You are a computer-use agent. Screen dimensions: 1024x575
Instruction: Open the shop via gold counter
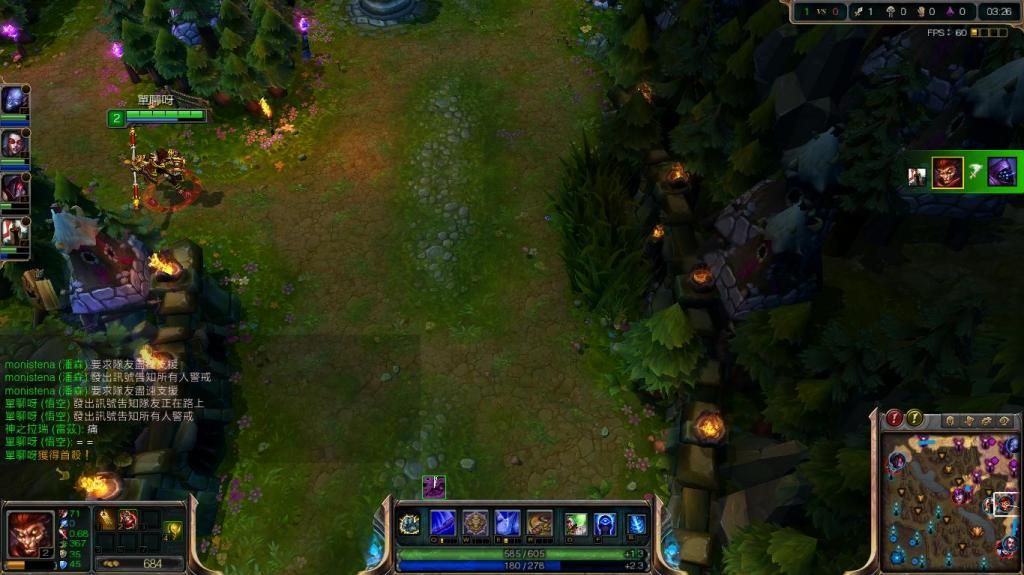click(140, 563)
